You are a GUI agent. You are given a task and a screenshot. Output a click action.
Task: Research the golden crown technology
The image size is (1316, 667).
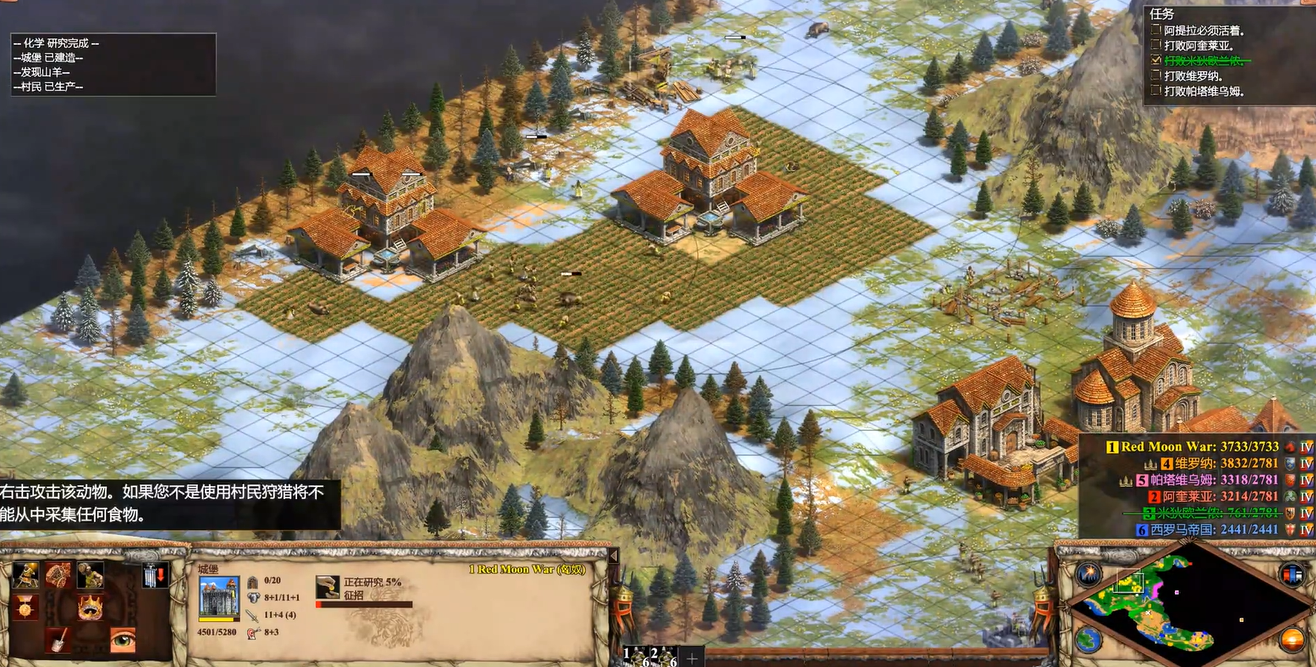91,606
